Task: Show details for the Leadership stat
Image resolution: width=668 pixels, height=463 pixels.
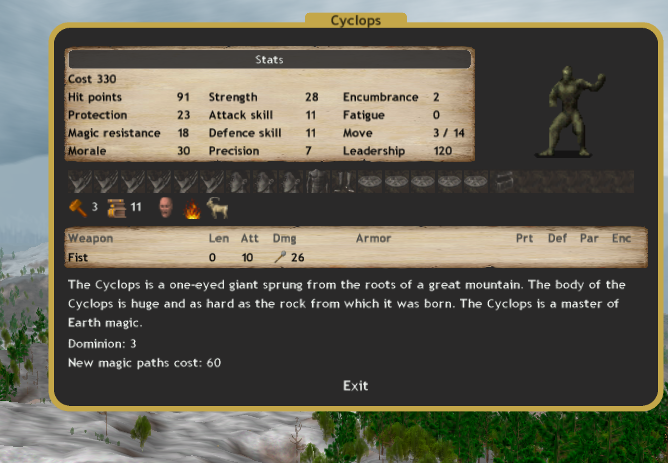Action: pyautogui.click(x=374, y=151)
